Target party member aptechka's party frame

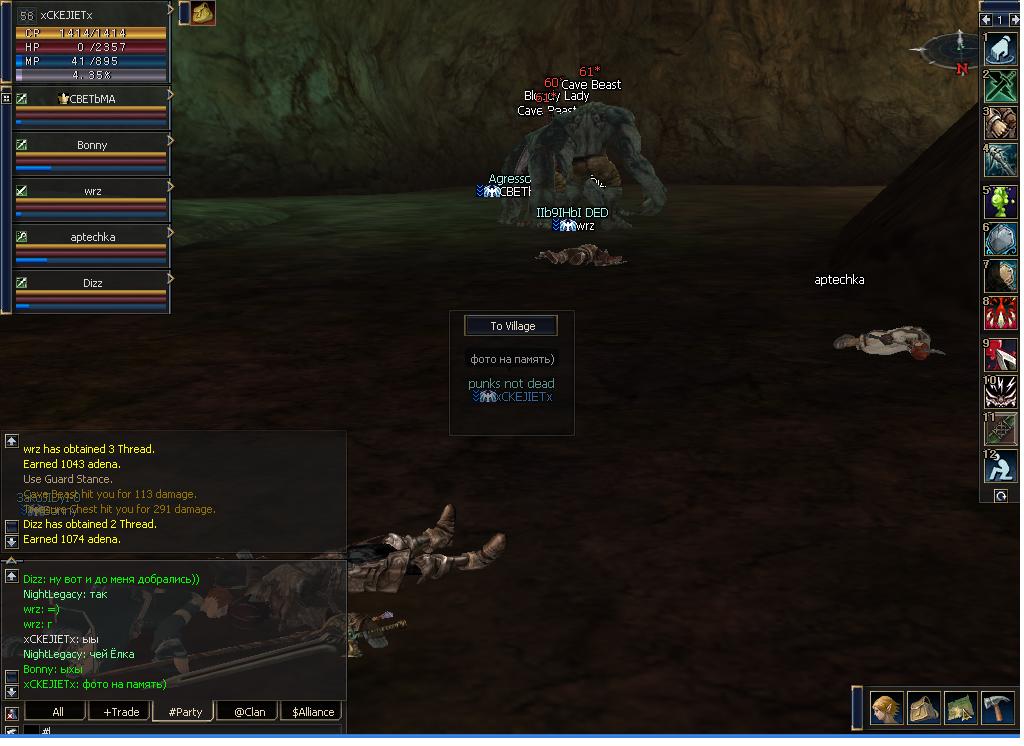tap(91, 238)
